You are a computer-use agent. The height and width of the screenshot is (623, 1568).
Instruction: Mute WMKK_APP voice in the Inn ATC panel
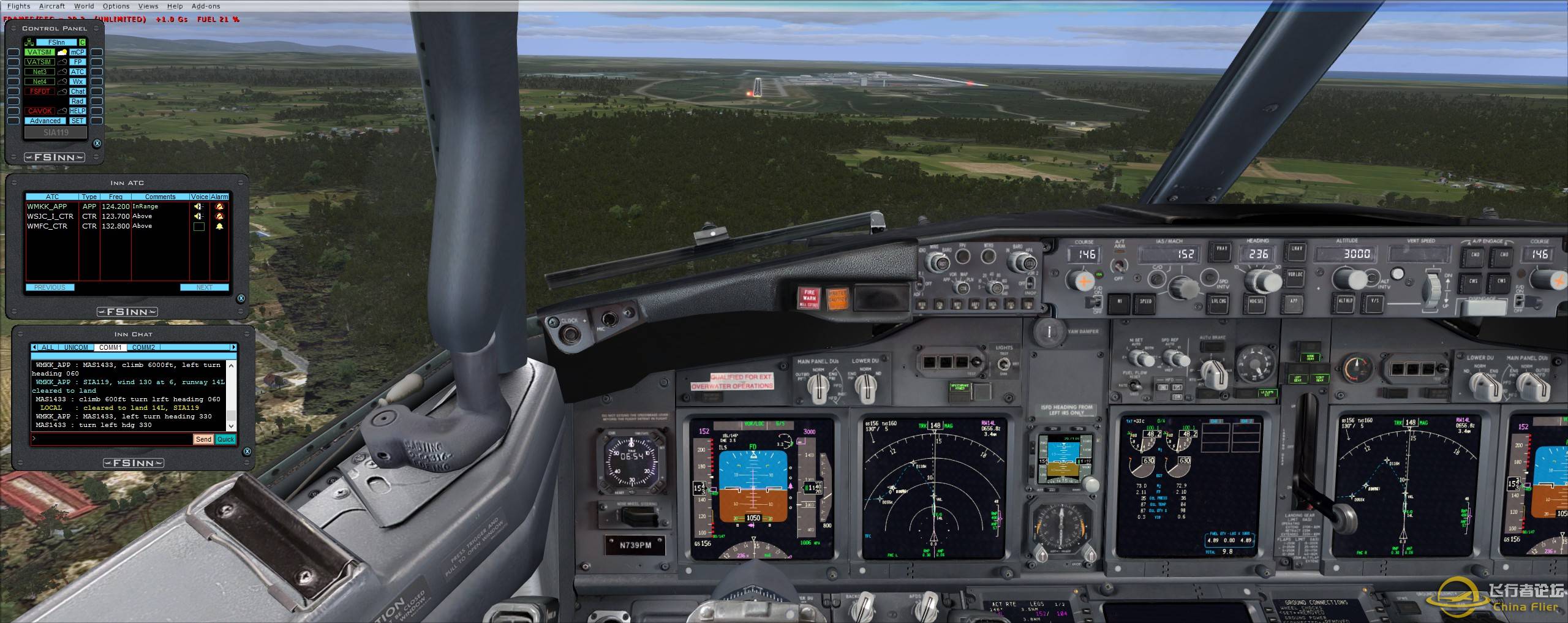(198, 206)
